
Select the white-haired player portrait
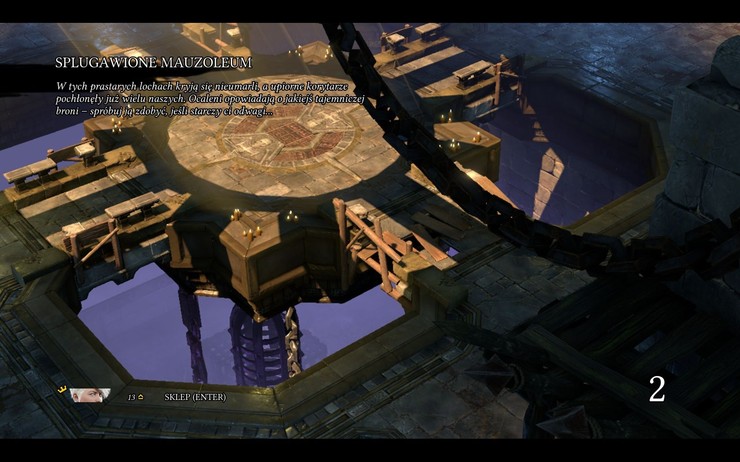[90, 396]
